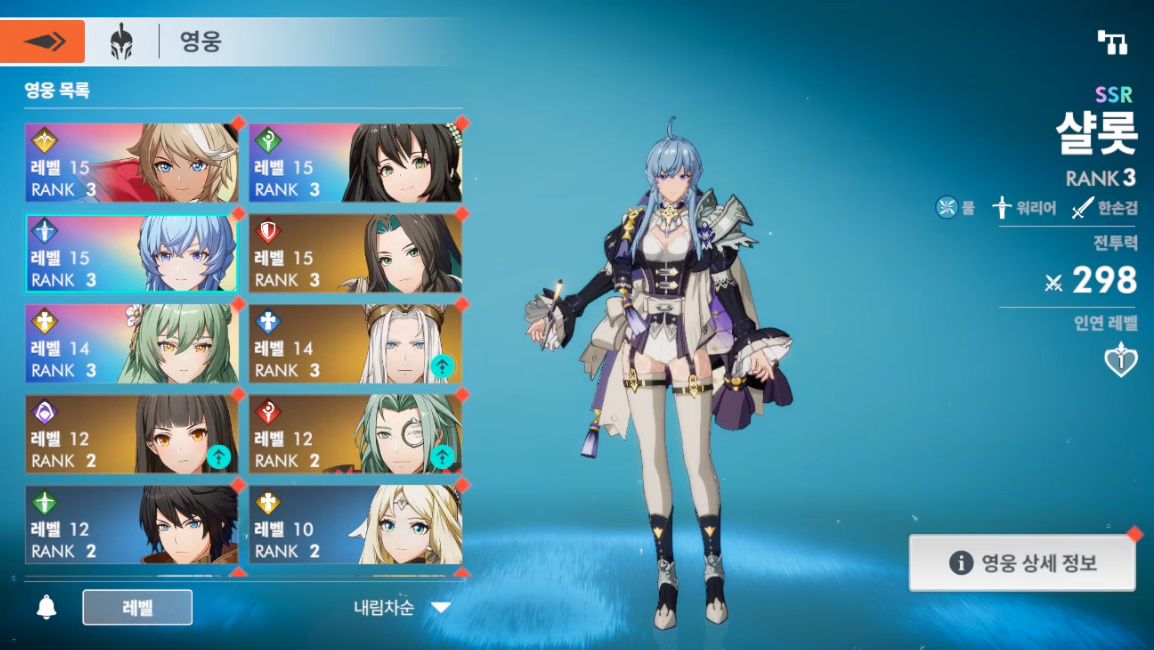Show the water element attribute icon
Viewport: 1154px width, 650px height.
(x=947, y=208)
